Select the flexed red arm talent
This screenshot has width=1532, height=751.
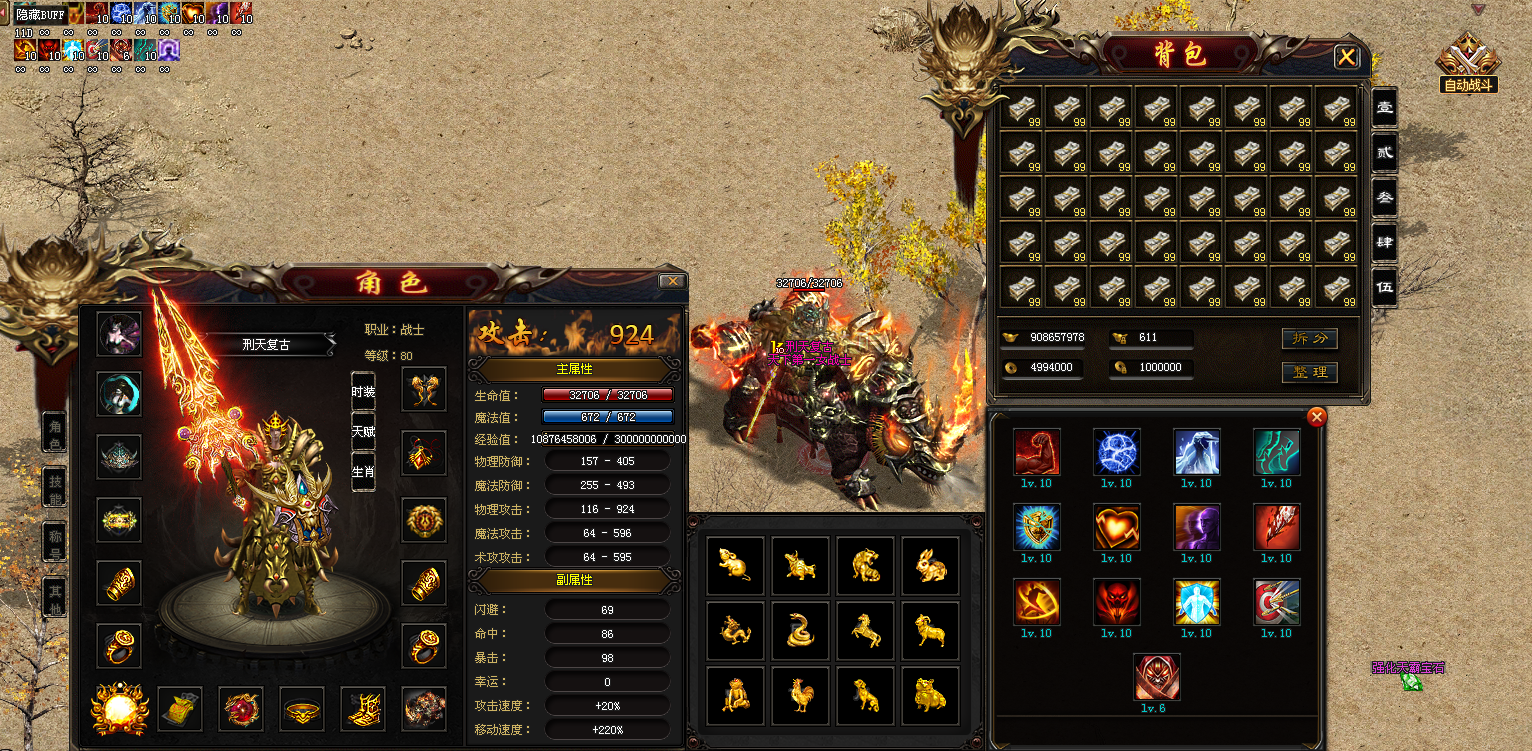click(1036, 452)
